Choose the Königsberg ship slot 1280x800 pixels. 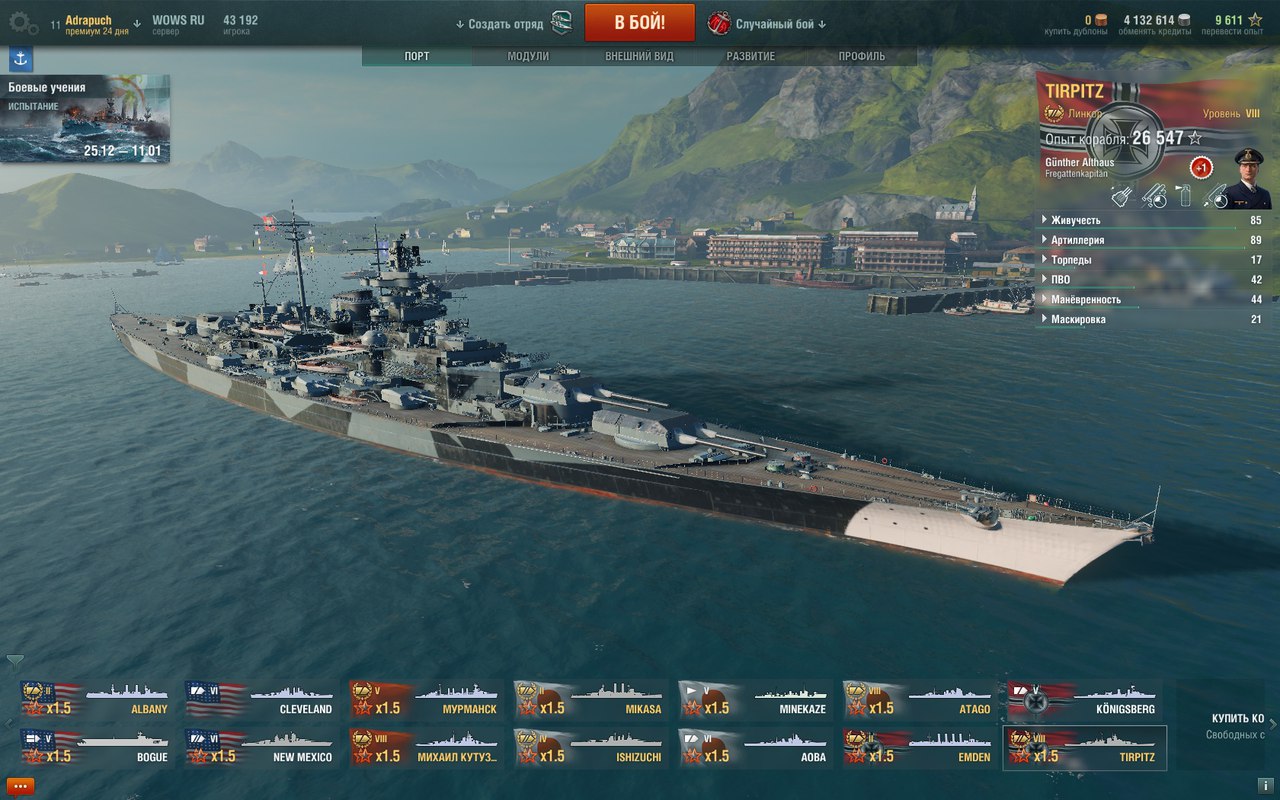1083,699
